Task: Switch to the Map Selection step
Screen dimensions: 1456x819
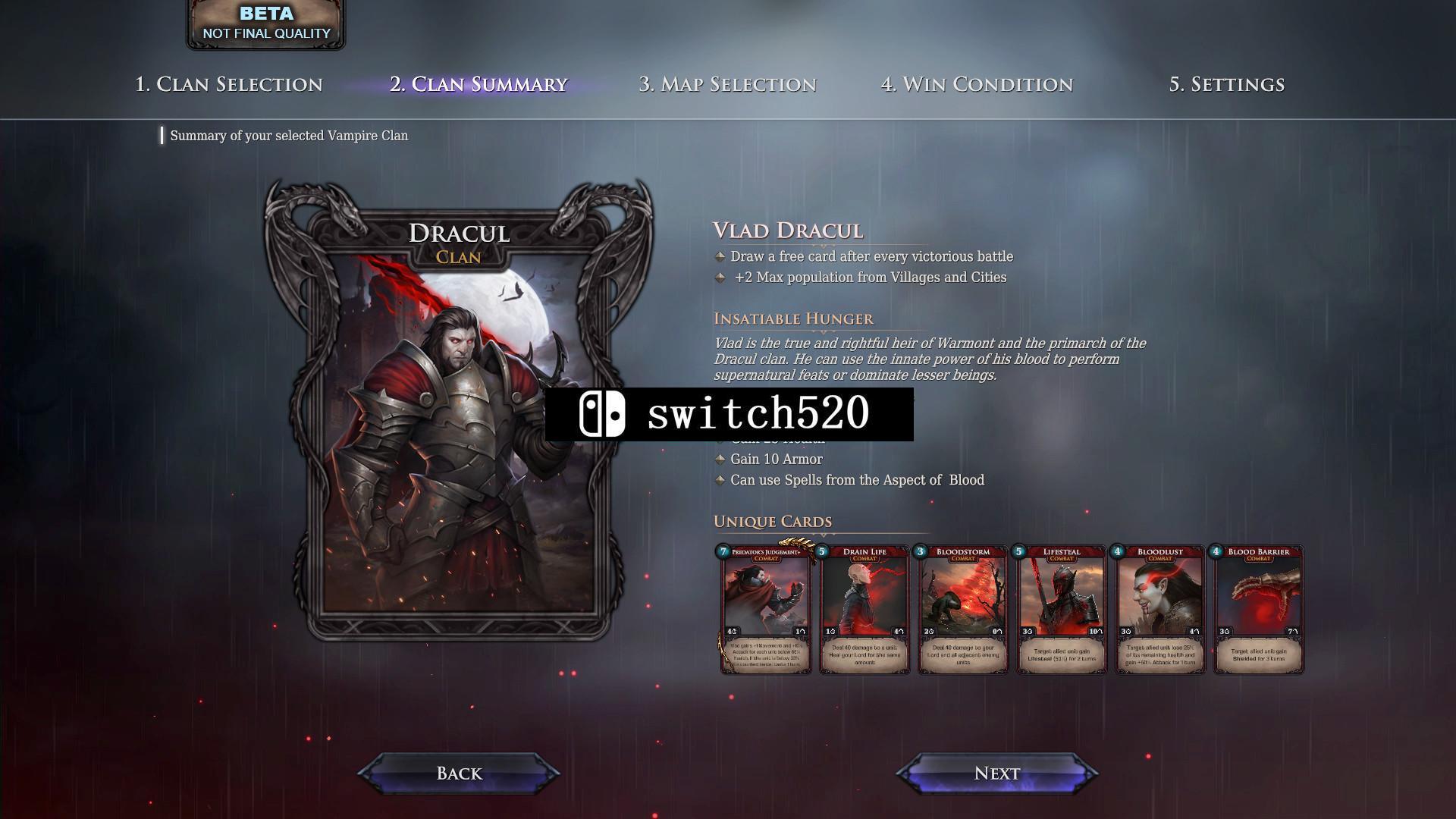Action: [727, 84]
